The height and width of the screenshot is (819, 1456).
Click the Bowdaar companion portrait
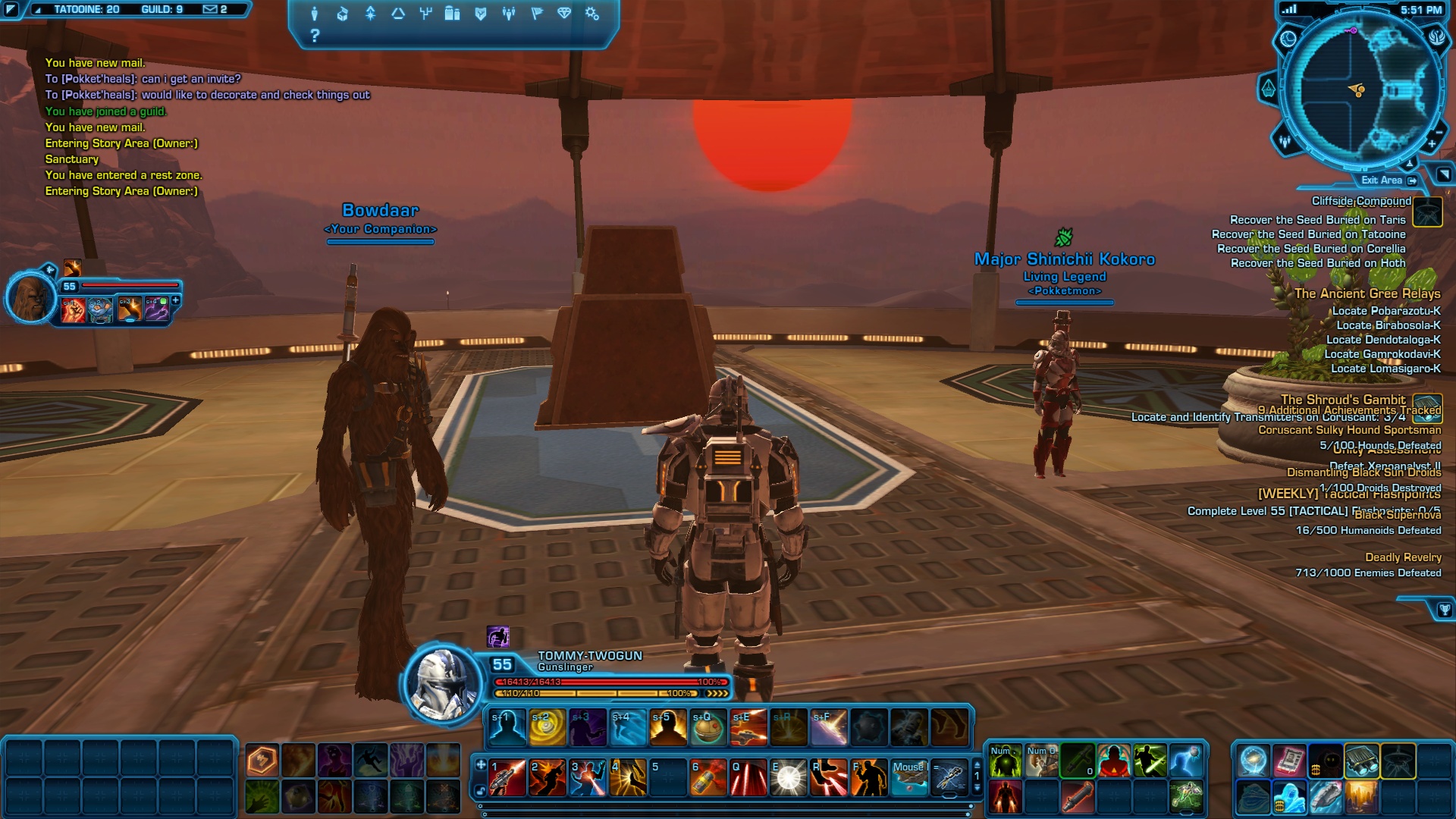pyautogui.click(x=31, y=297)
